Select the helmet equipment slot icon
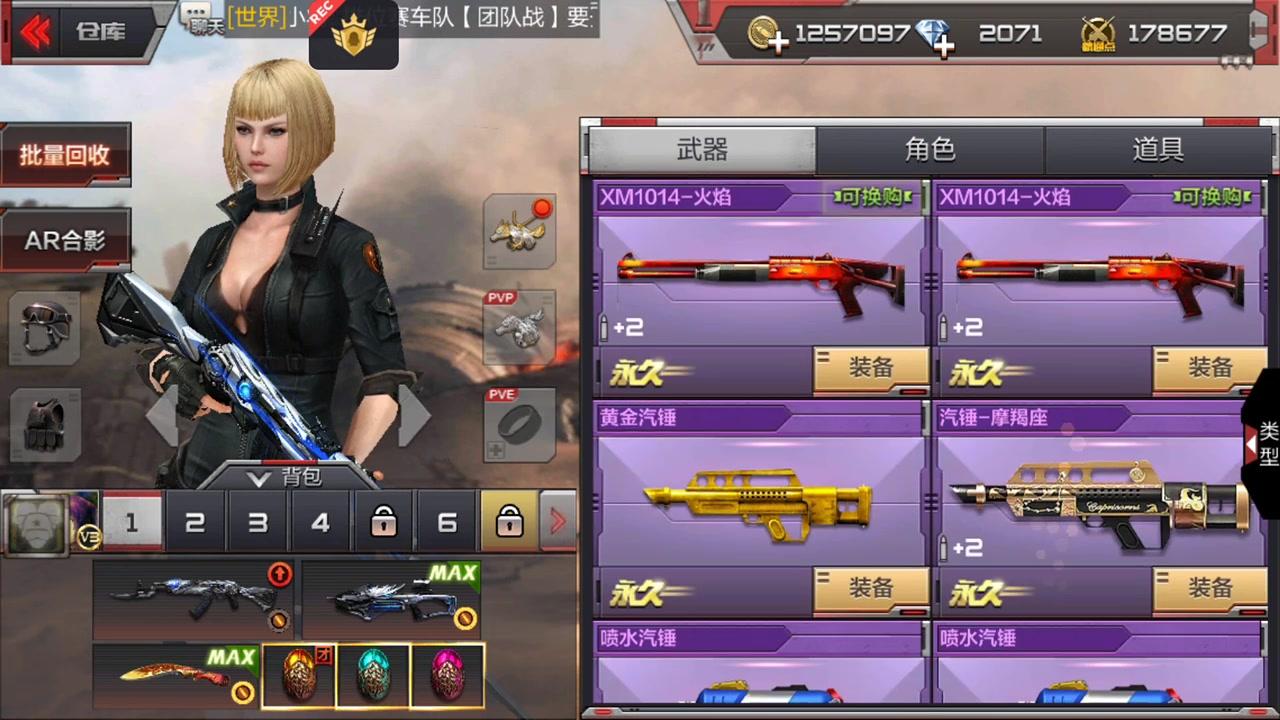Screen dimensions: 1280x720 (45, 330)
